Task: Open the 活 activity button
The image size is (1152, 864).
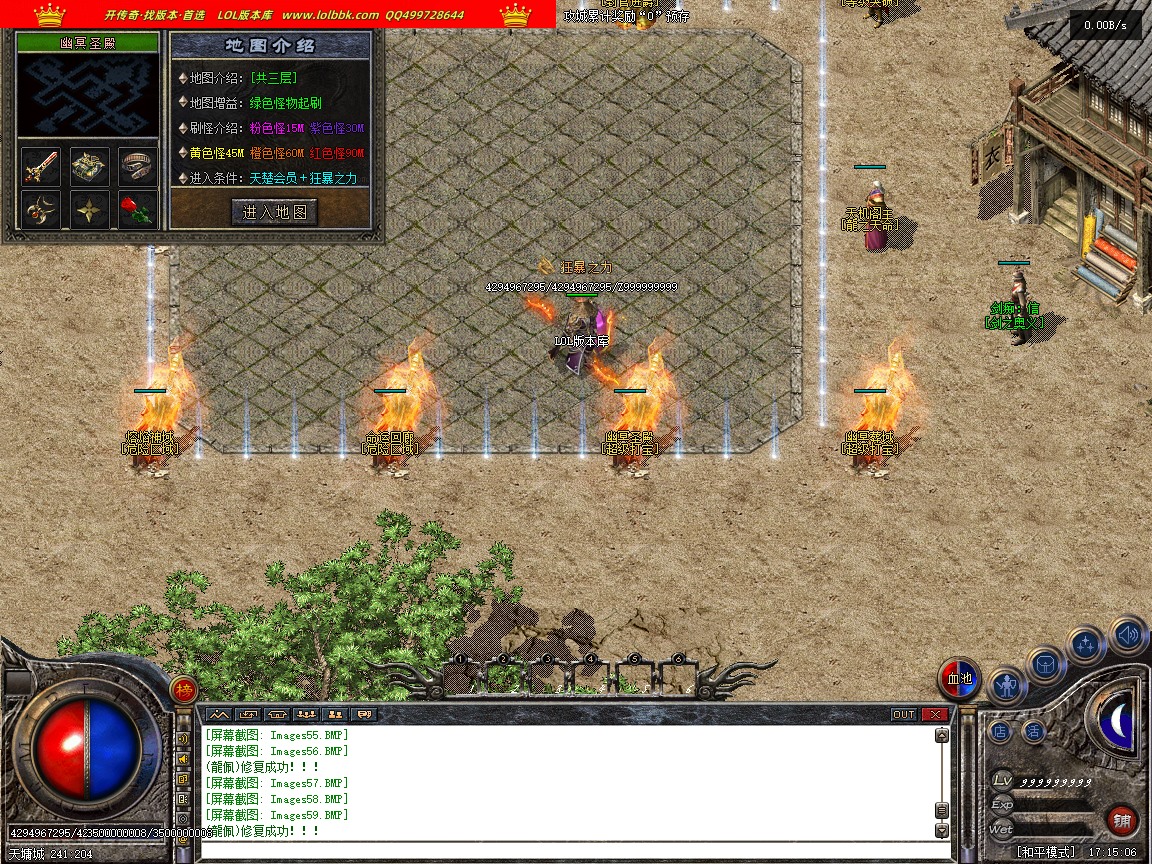Action: click(x=1033, y=732)
